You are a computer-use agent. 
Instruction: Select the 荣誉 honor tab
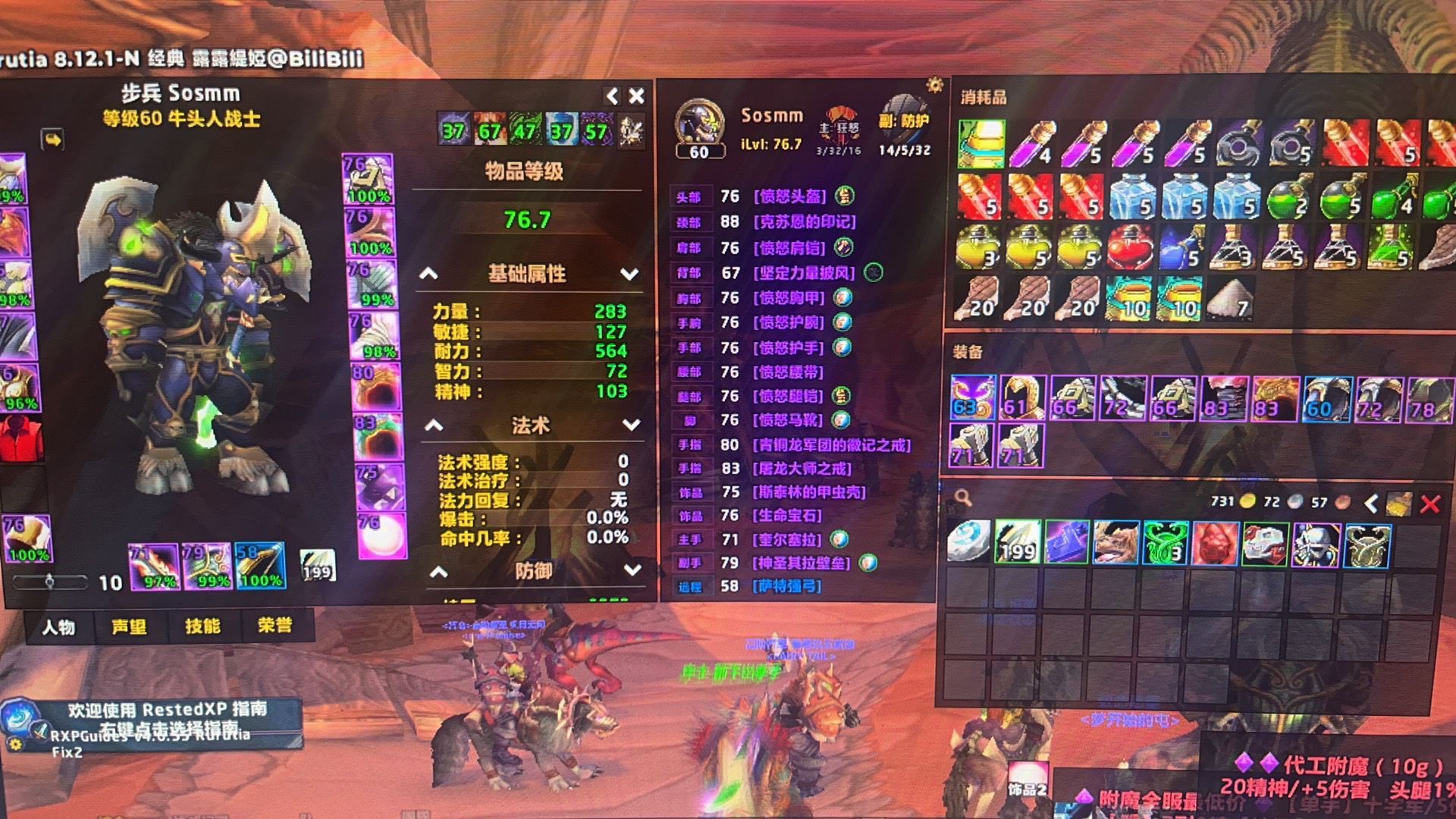(x=275, y=626)
